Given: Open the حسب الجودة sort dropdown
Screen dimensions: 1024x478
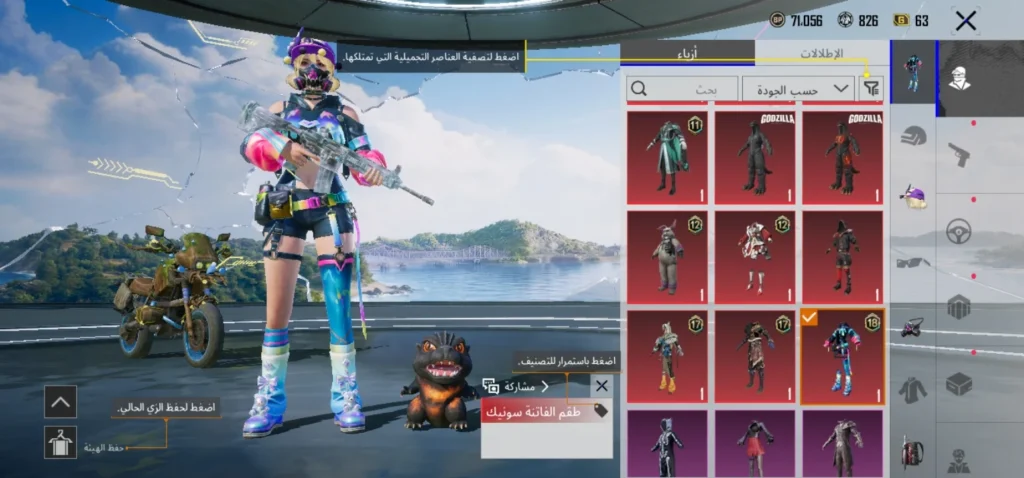Looking at the screenshot, I should [798, 89].
